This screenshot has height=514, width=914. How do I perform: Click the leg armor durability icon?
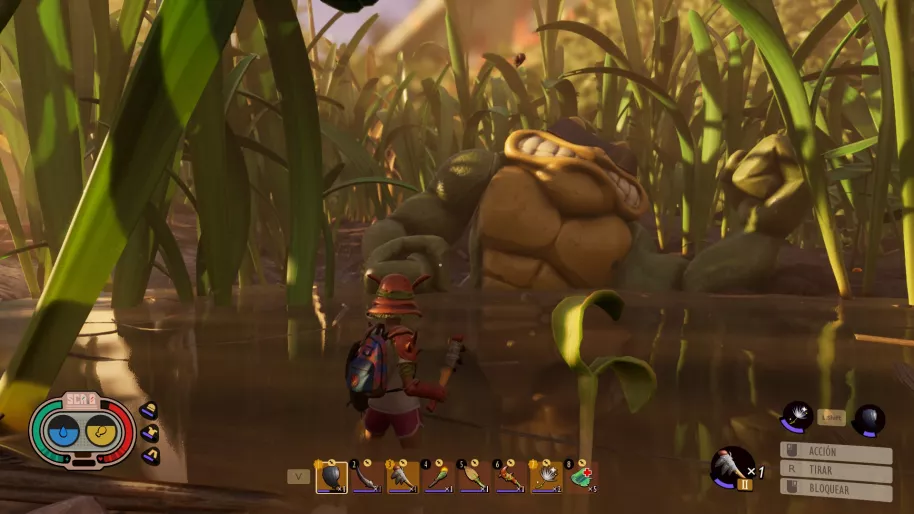pos(149,456)
